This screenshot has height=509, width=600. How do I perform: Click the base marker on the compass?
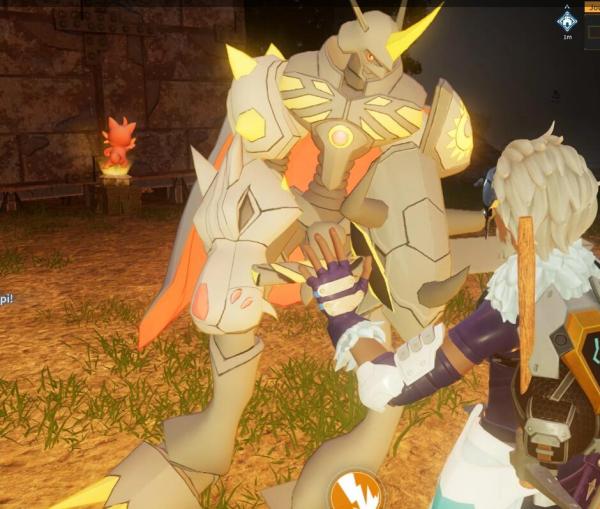[567, 21]
